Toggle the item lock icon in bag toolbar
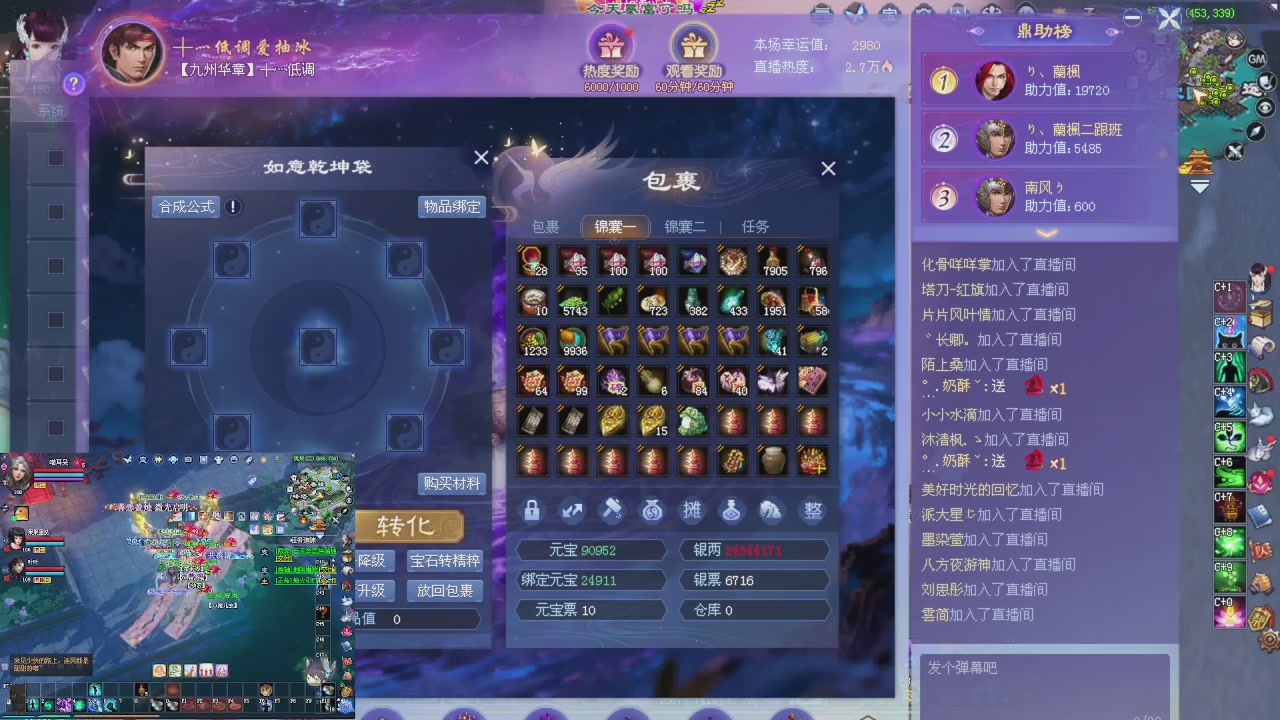This screenshot has width=1280, height=720. [532, 511]
